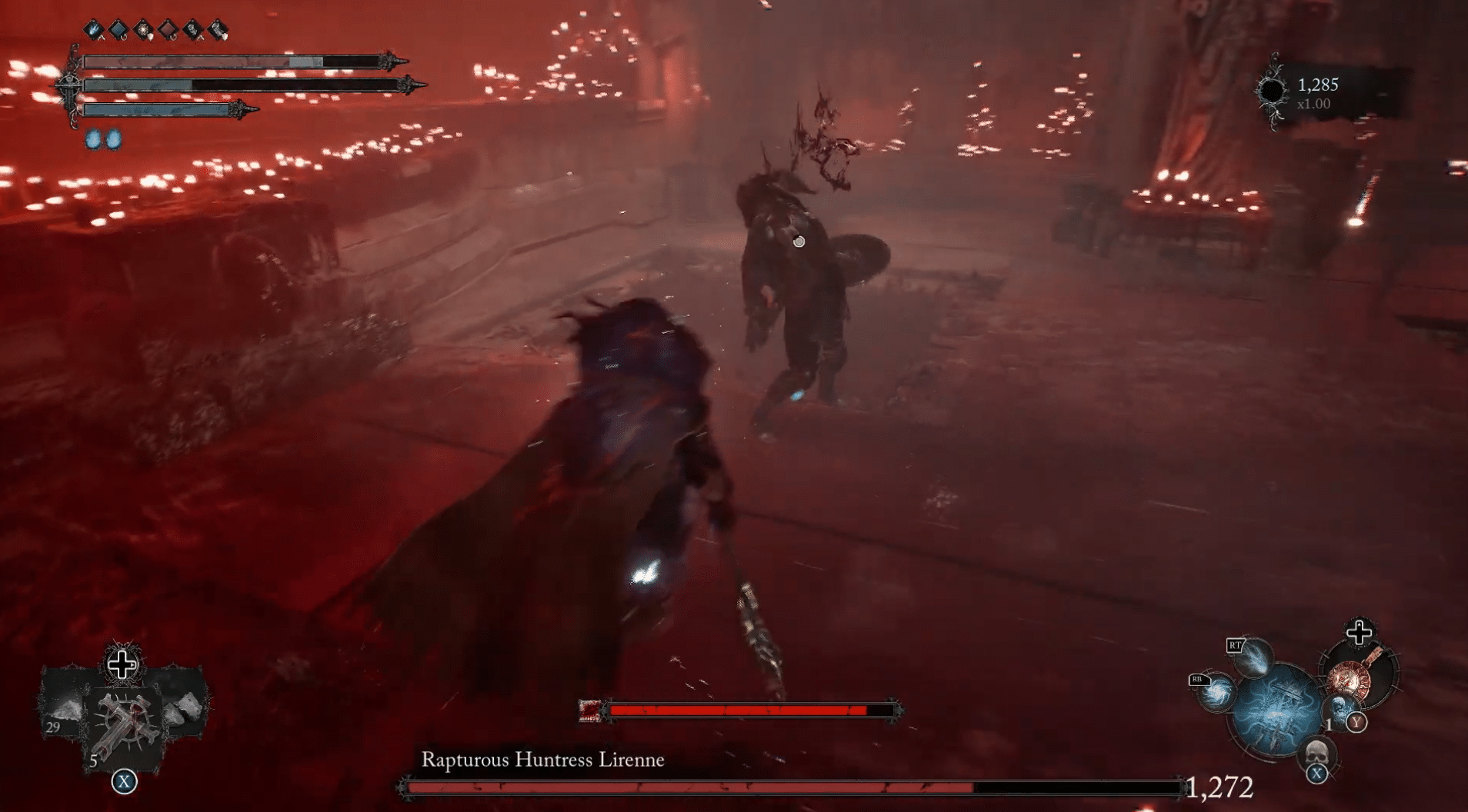Screen dimensions: 1468x812
Task: Select the first blue buff icon top-left
Action: point(94,28)
